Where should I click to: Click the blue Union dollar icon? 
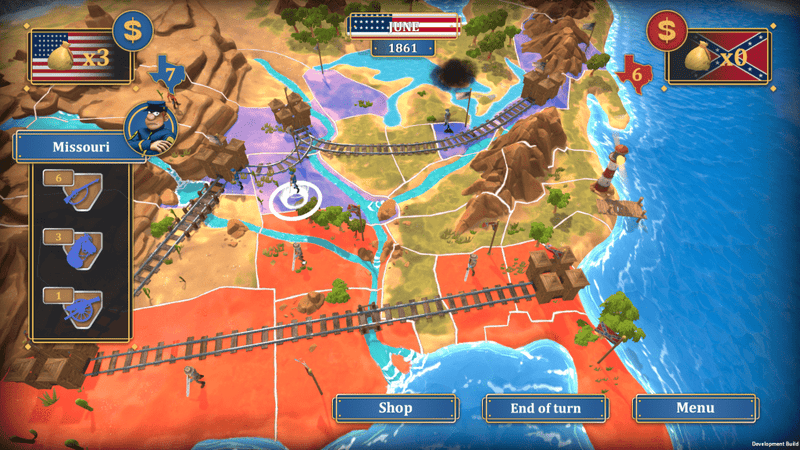[132, 31]
